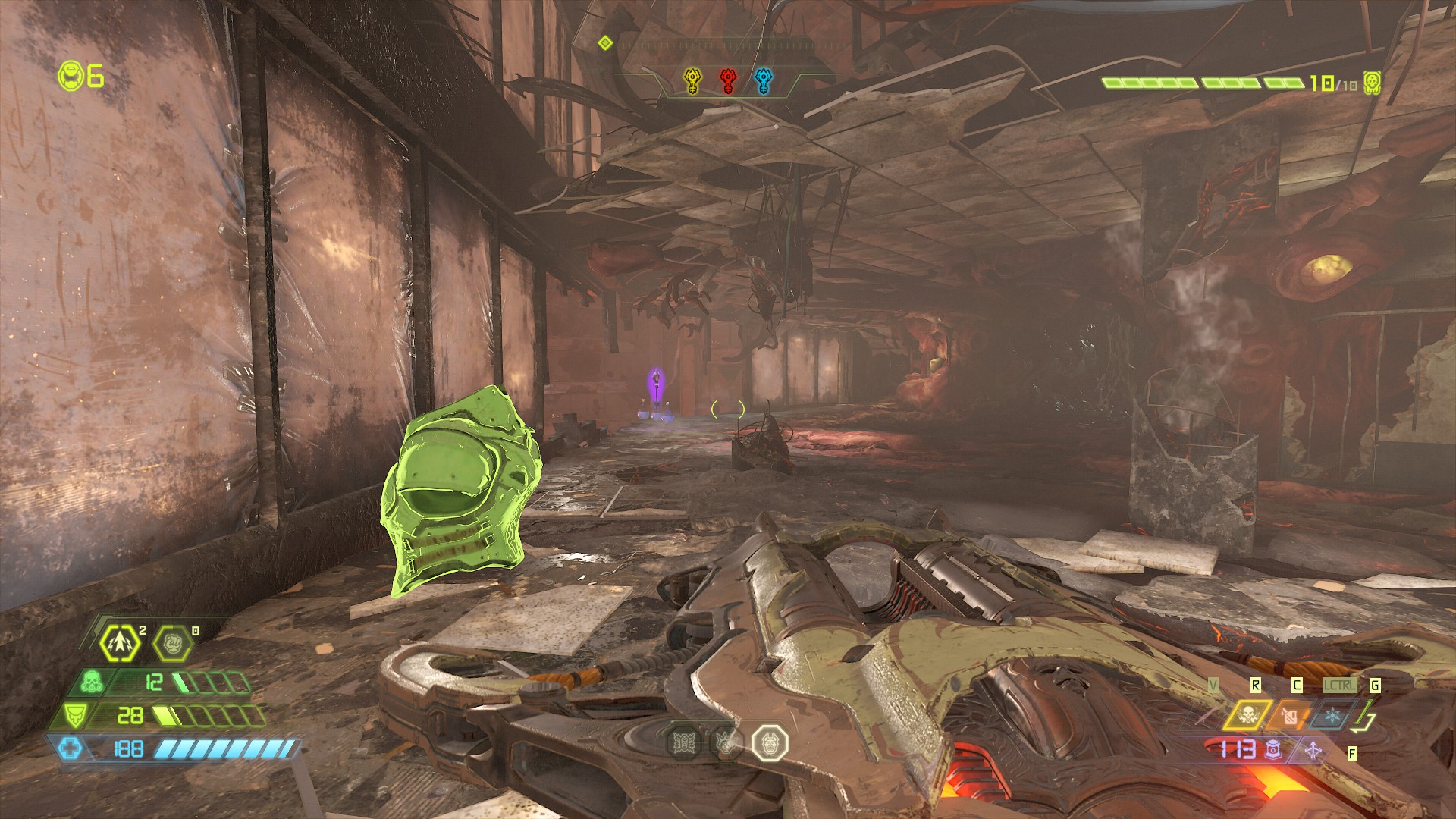This screenshot has width=1456, height=819.
Task: Select the extra lives helmet icon
Action: 71,76
